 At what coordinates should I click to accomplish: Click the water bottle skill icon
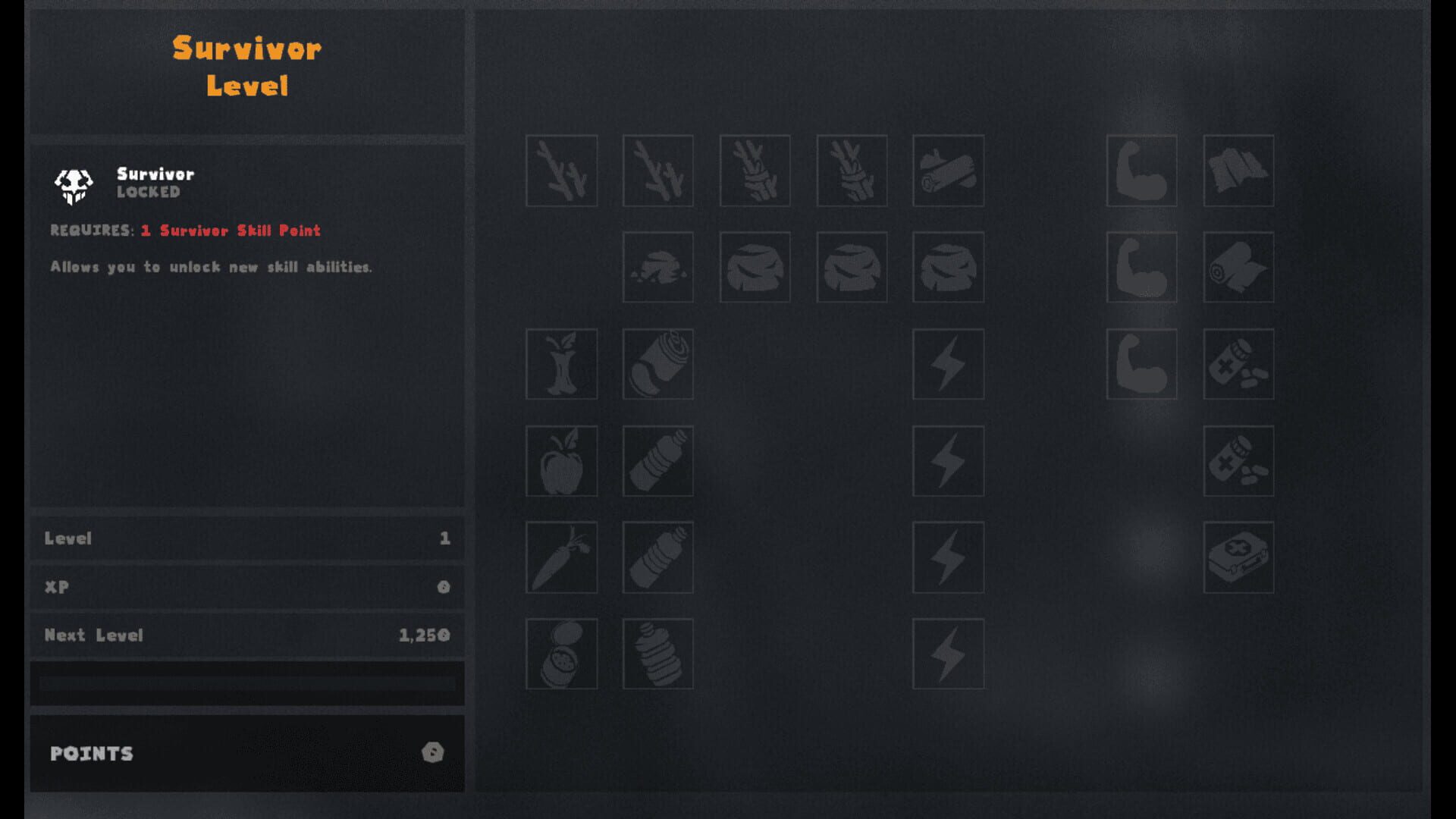657,462
